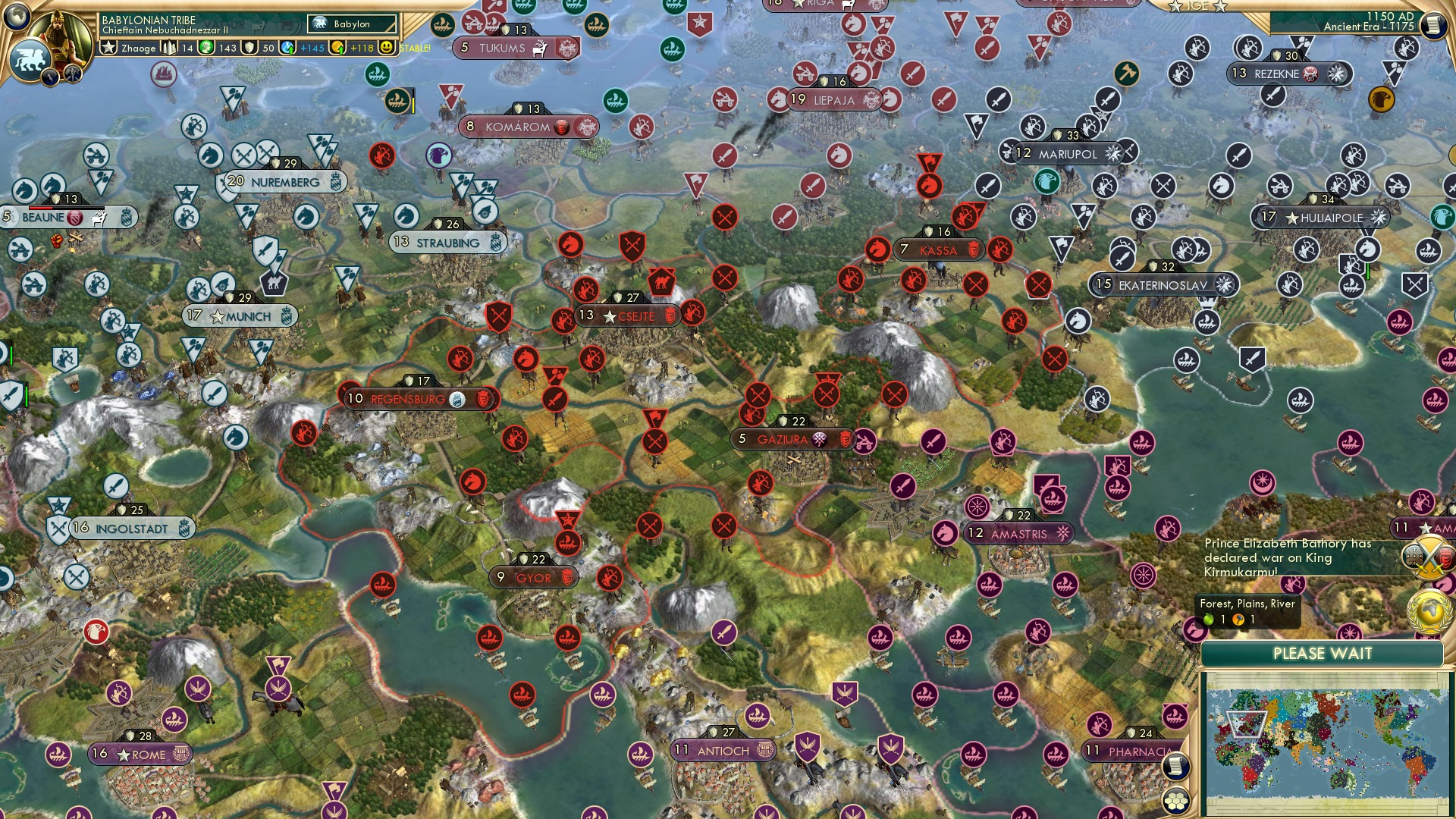Click the notifications scroll icon near turn counter
The height and width of the screenshot is (819, 1456).
(1435, 25)
